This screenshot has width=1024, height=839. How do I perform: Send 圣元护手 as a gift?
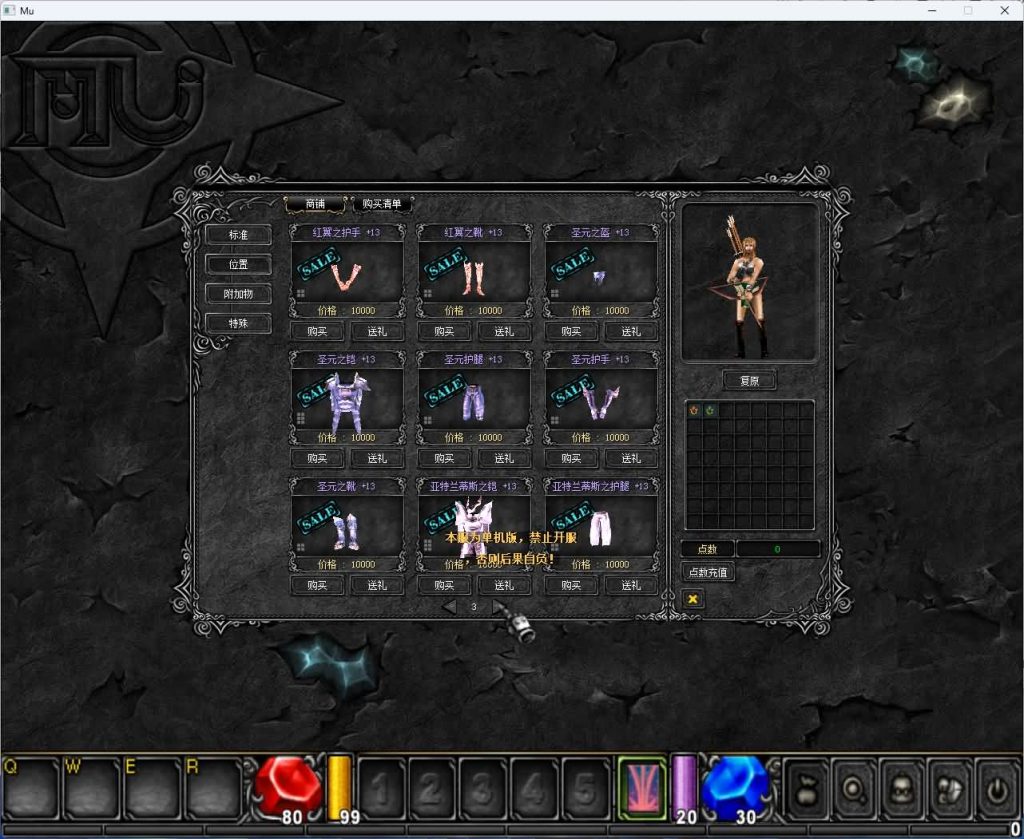[x=631, y=459]
